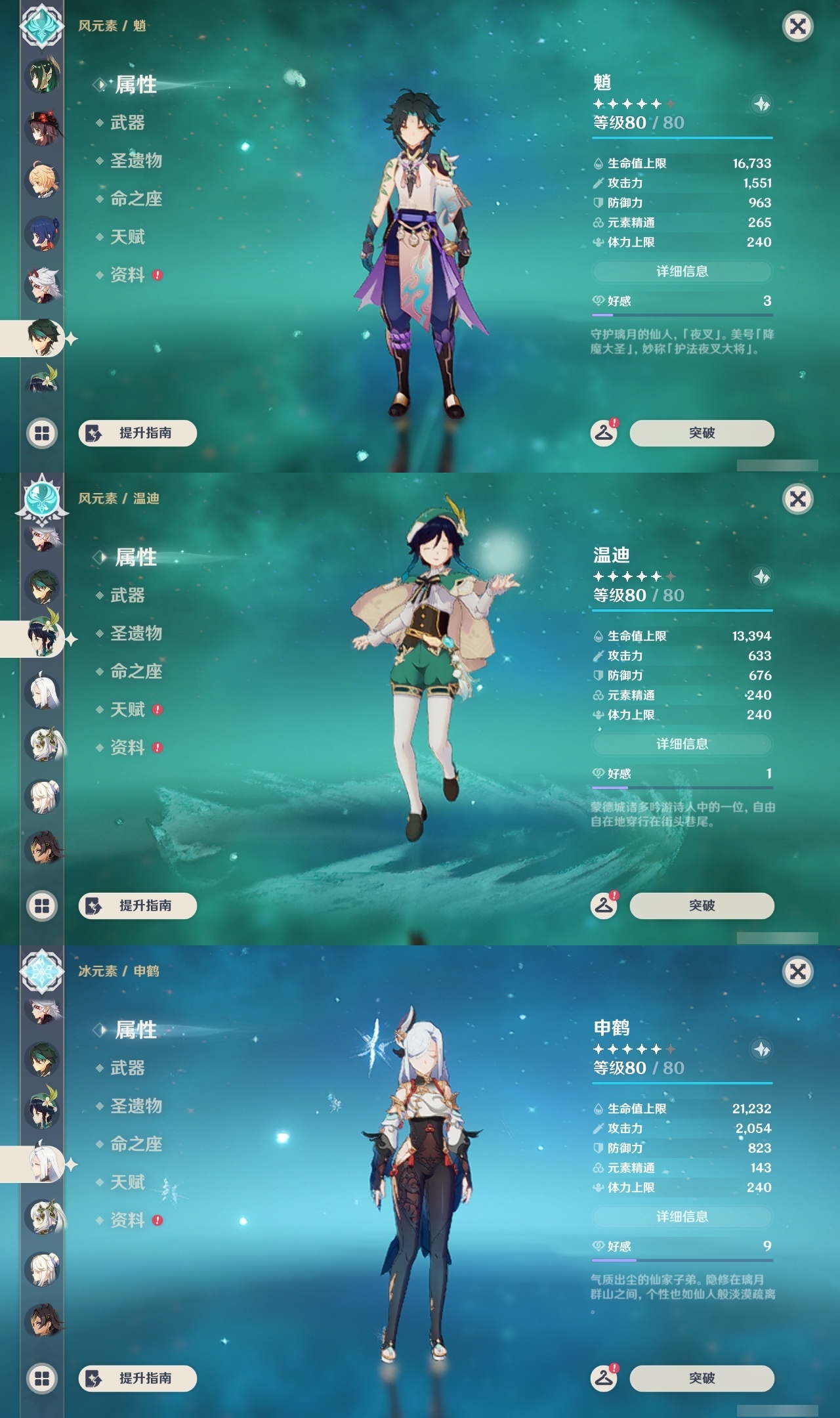Open the 天赋 talents tab with red notification
Screen dimensions: 840x1418
pyautogui.click(x=125, y=709)
